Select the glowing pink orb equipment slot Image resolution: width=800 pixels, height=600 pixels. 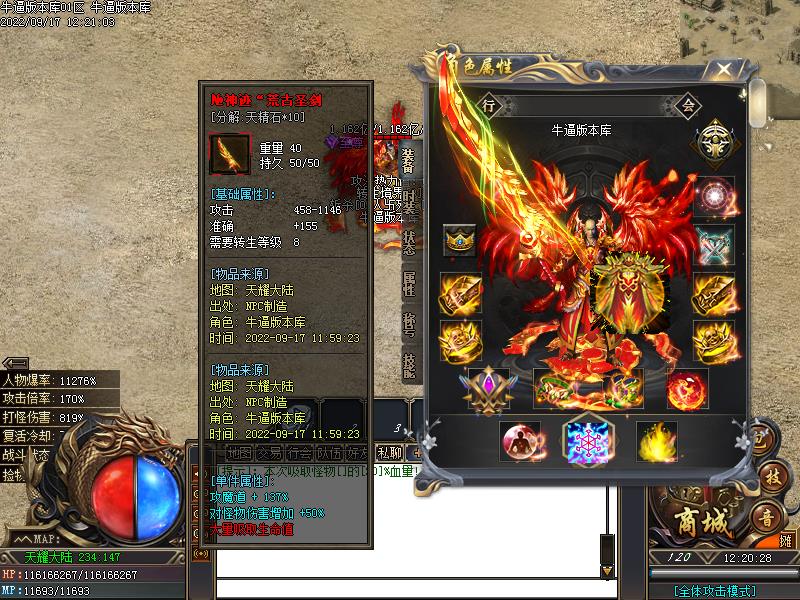click(715, 197)
